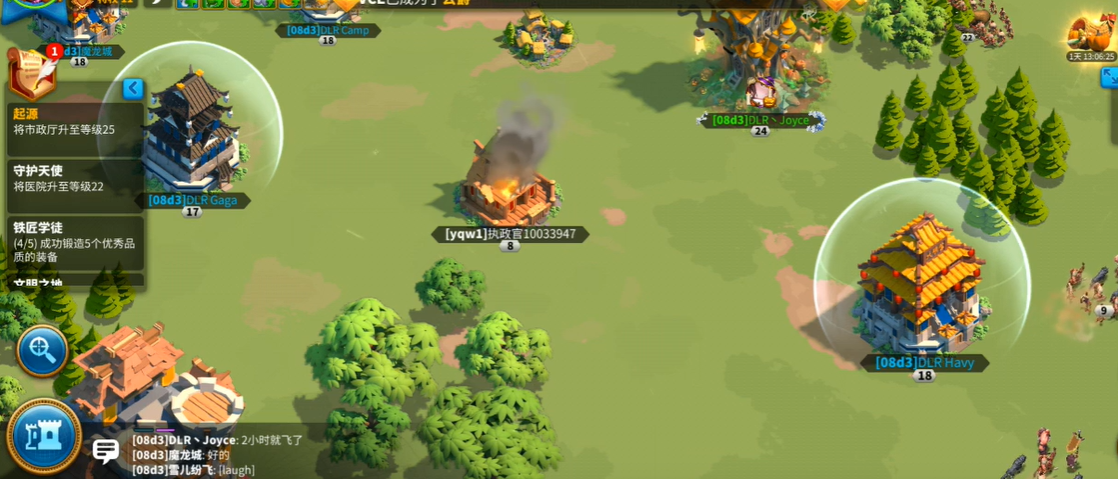
Task: Return to city with castle button
Action: [x=44, y=436]
